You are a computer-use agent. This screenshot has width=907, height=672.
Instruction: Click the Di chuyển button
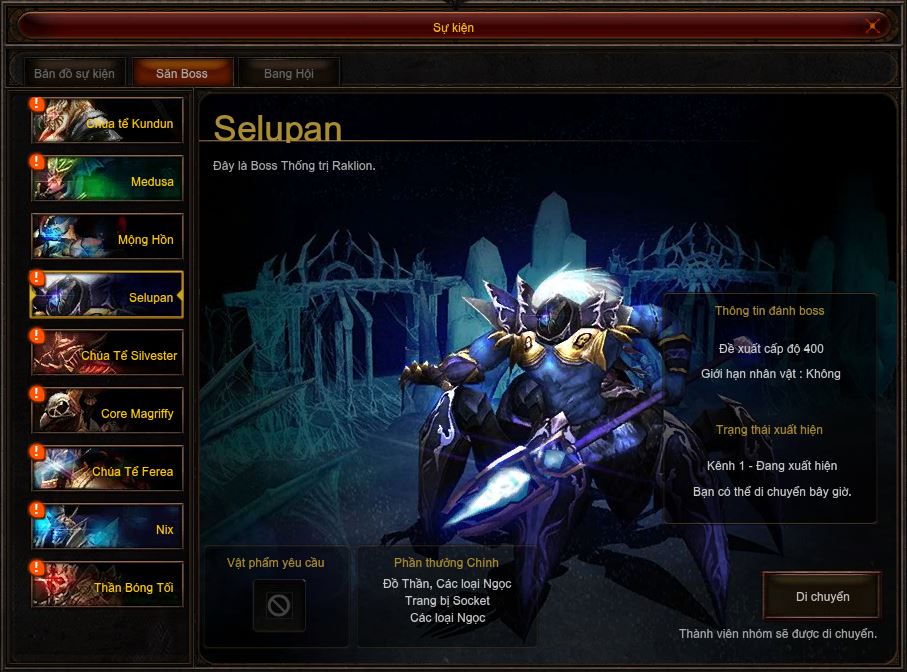point(822,597)
